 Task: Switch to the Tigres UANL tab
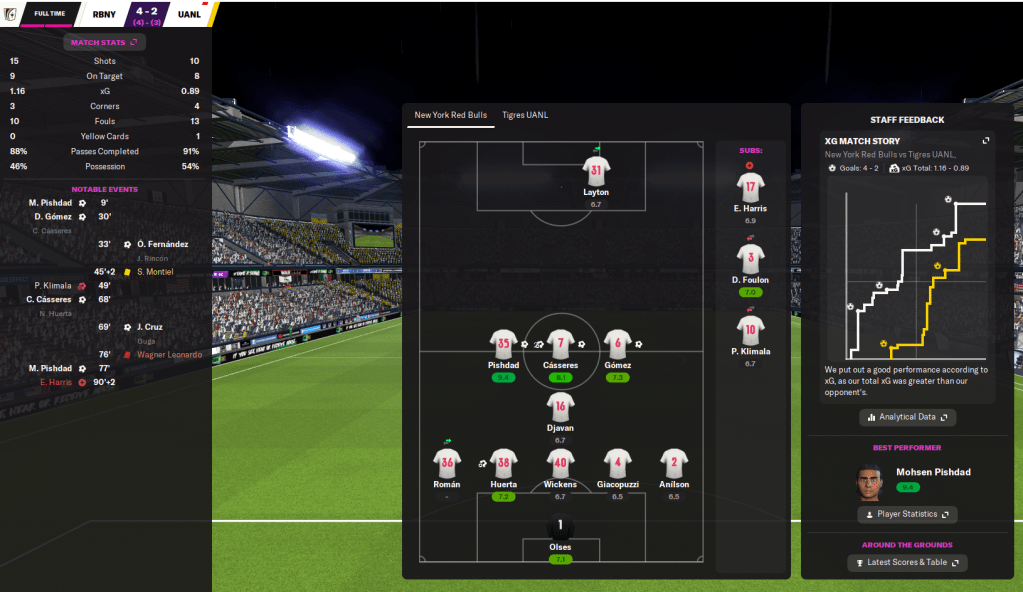tap(525, 115)
